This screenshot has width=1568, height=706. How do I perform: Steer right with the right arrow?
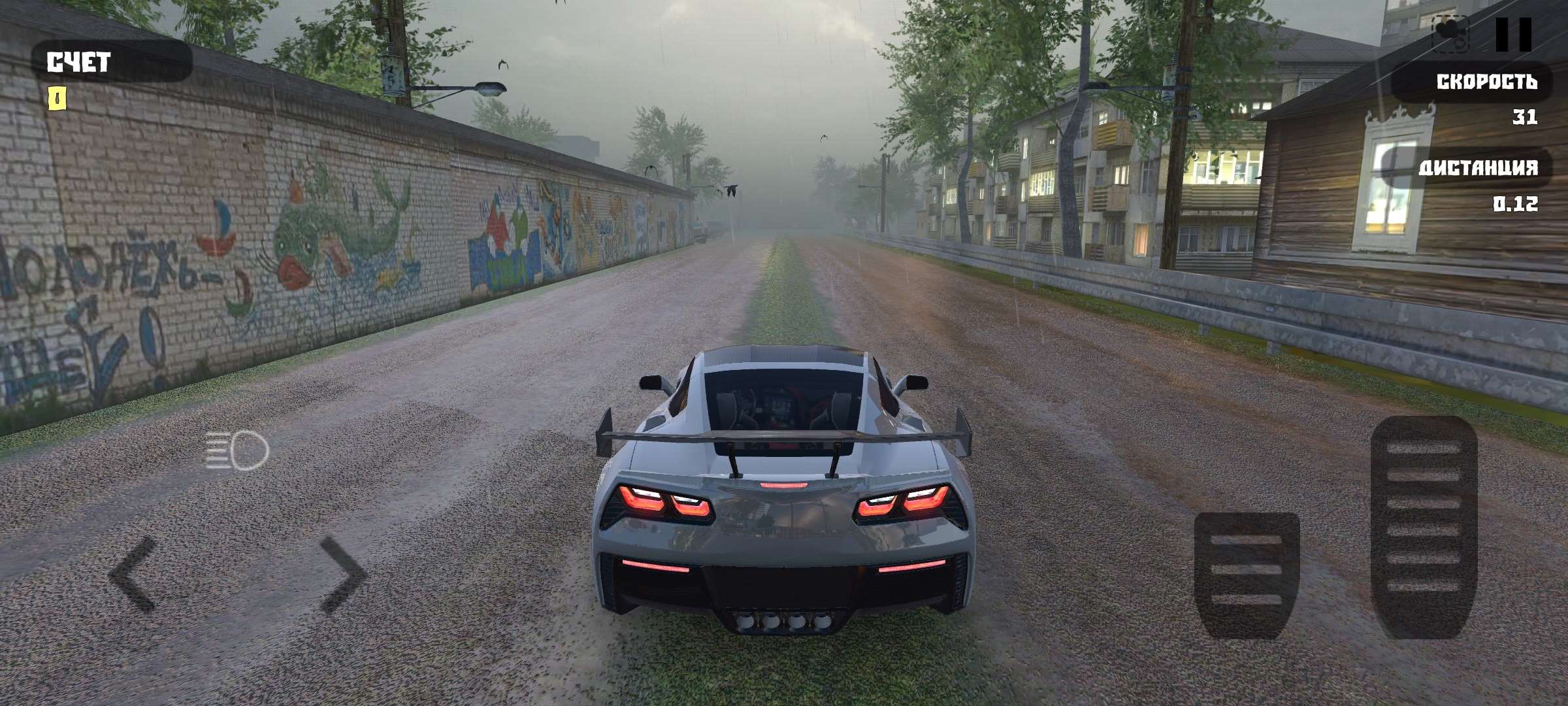tap(342, 574)
